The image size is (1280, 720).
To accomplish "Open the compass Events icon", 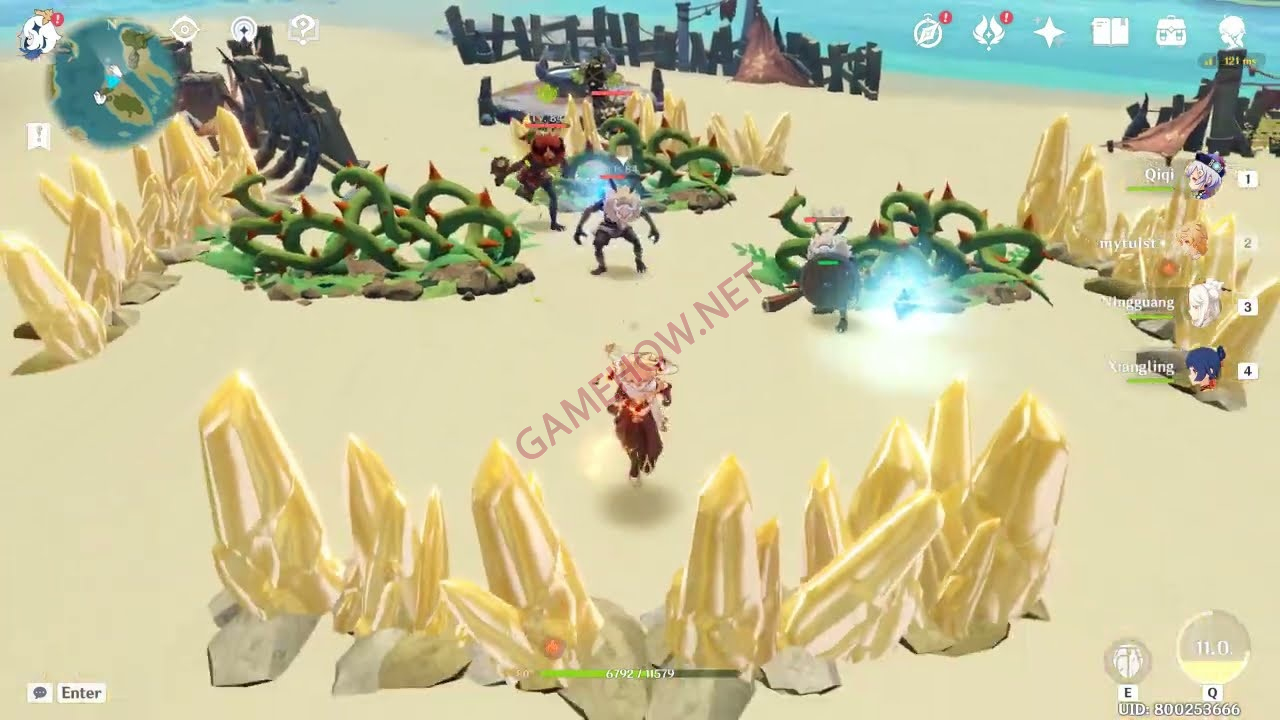I will coord(929,33).
